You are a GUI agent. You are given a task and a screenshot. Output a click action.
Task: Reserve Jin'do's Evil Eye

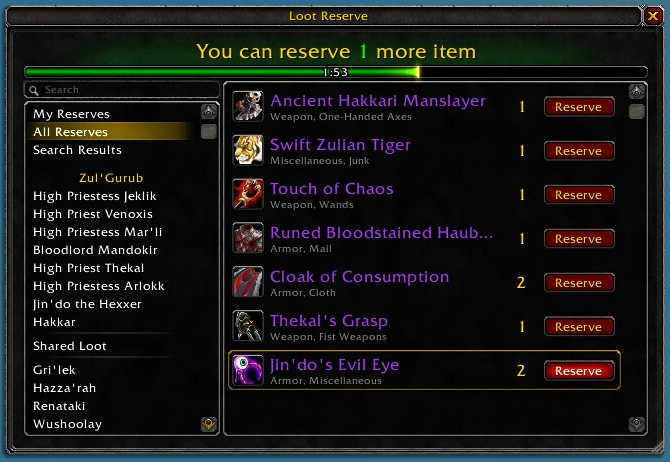[578, 371]
